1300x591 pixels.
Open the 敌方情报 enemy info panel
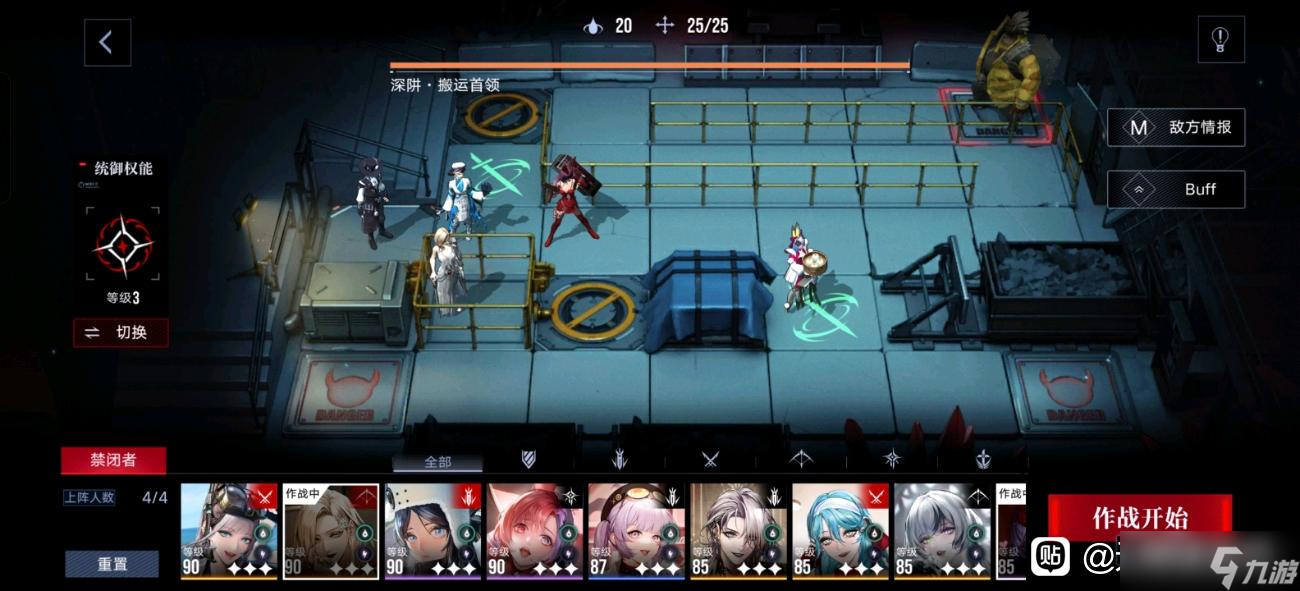1176,128
